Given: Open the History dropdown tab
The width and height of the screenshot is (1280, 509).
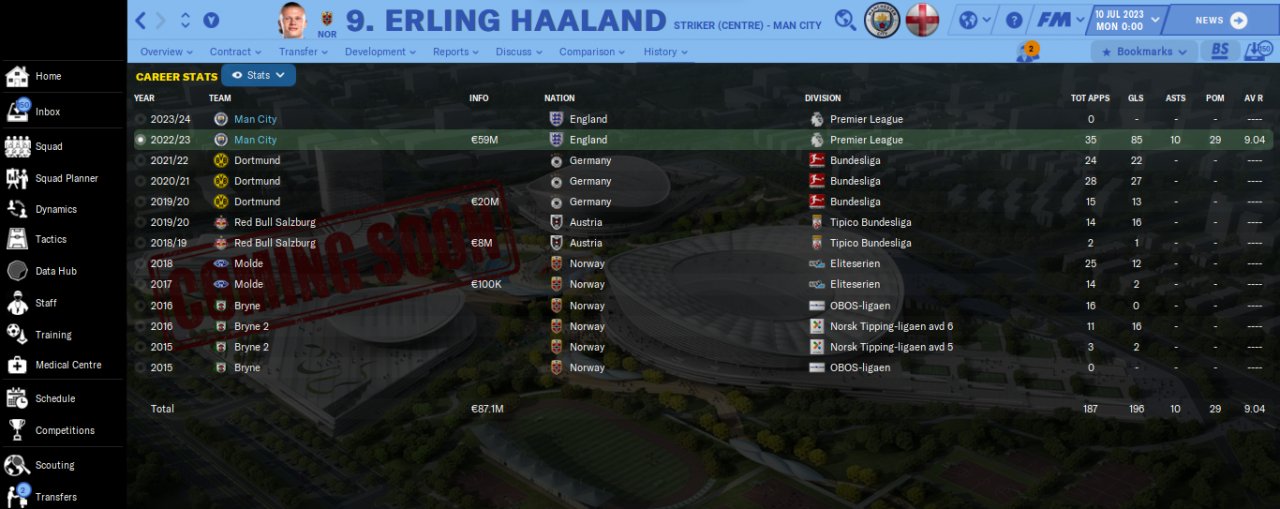Looking at the screenshot, I should pyautogui.click(x=665, y=52).
